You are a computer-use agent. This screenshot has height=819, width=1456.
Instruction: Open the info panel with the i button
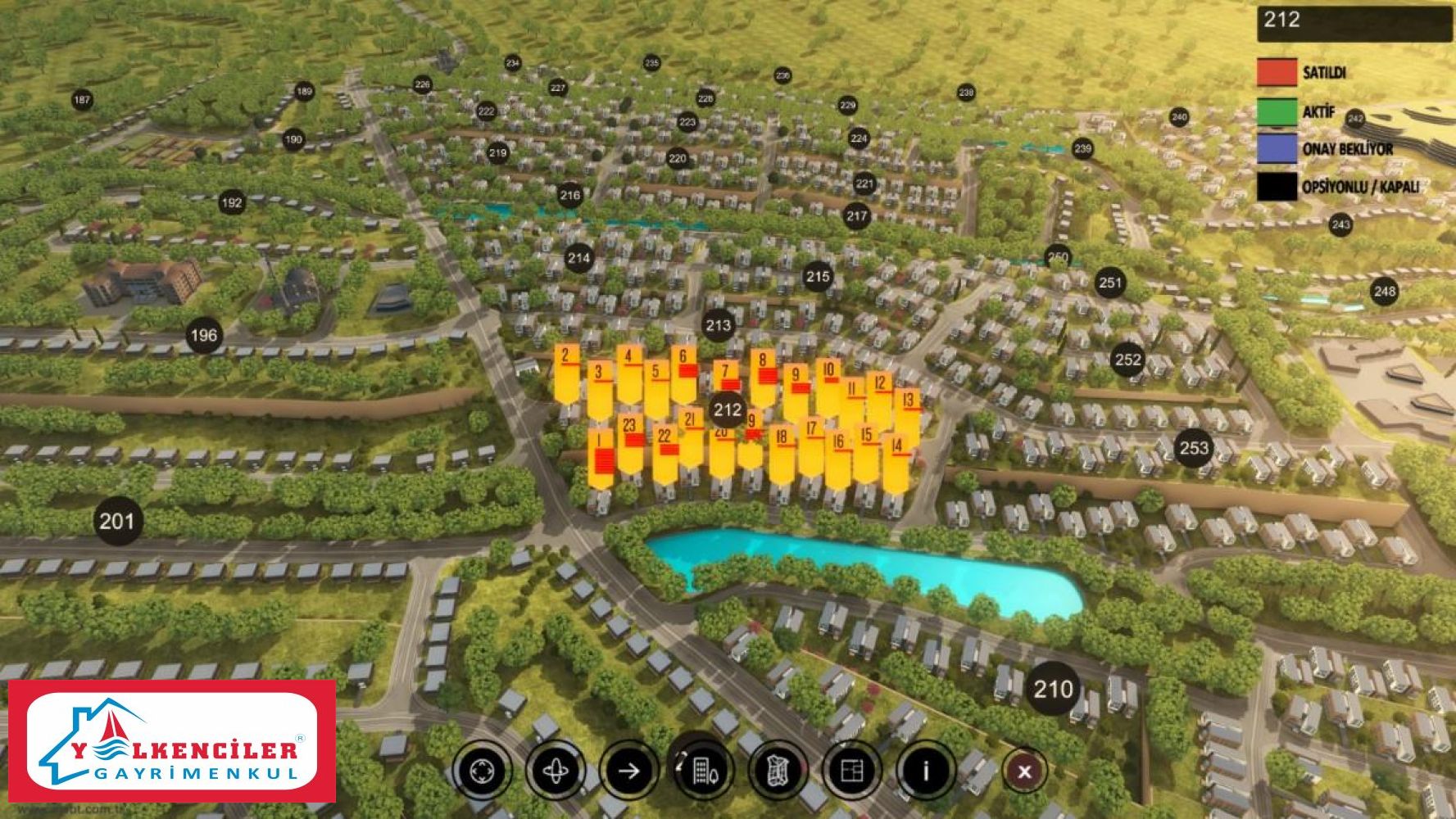[x=926, y=771]
